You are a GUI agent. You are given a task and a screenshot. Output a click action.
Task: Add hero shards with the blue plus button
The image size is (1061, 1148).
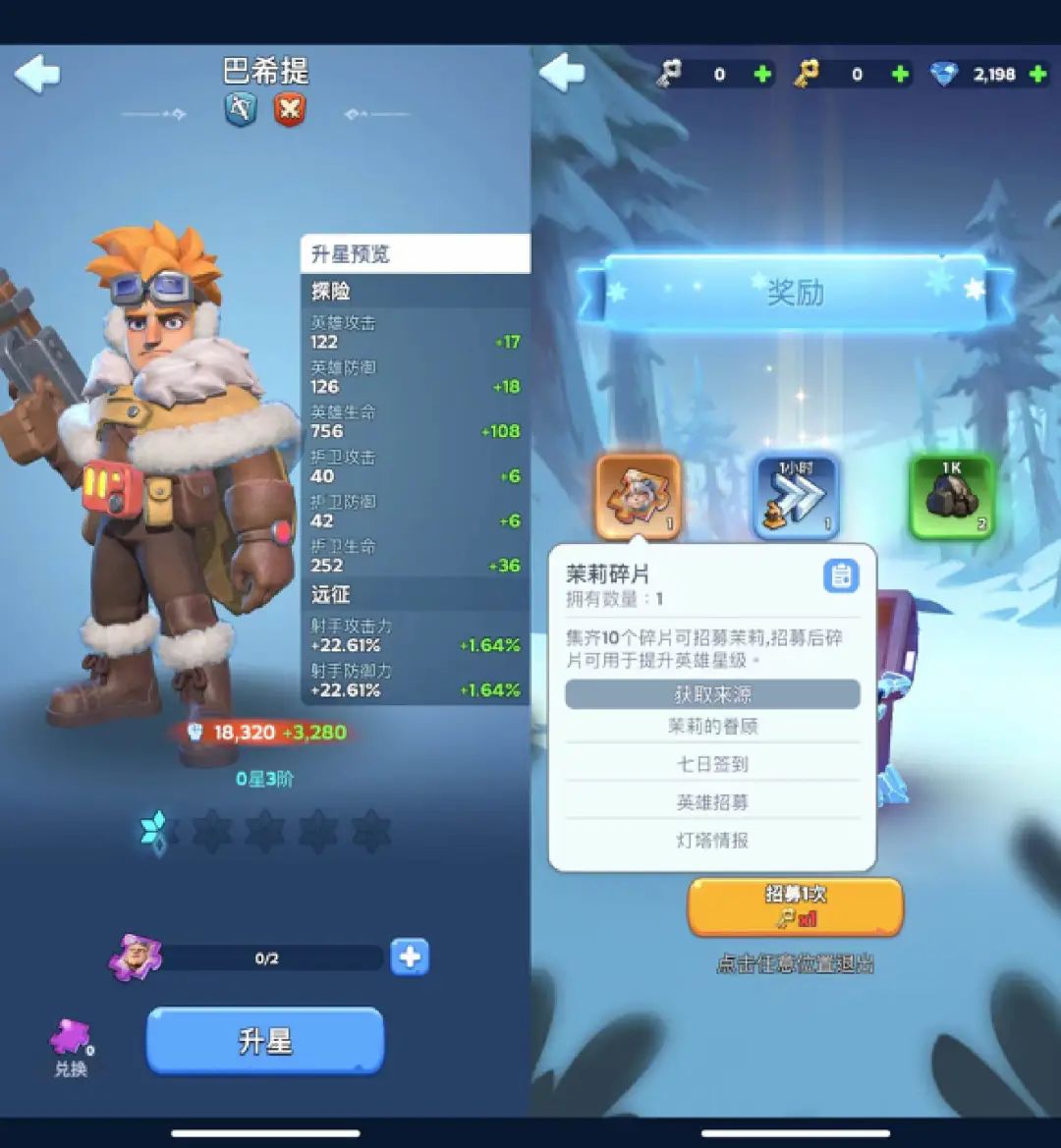410,957
